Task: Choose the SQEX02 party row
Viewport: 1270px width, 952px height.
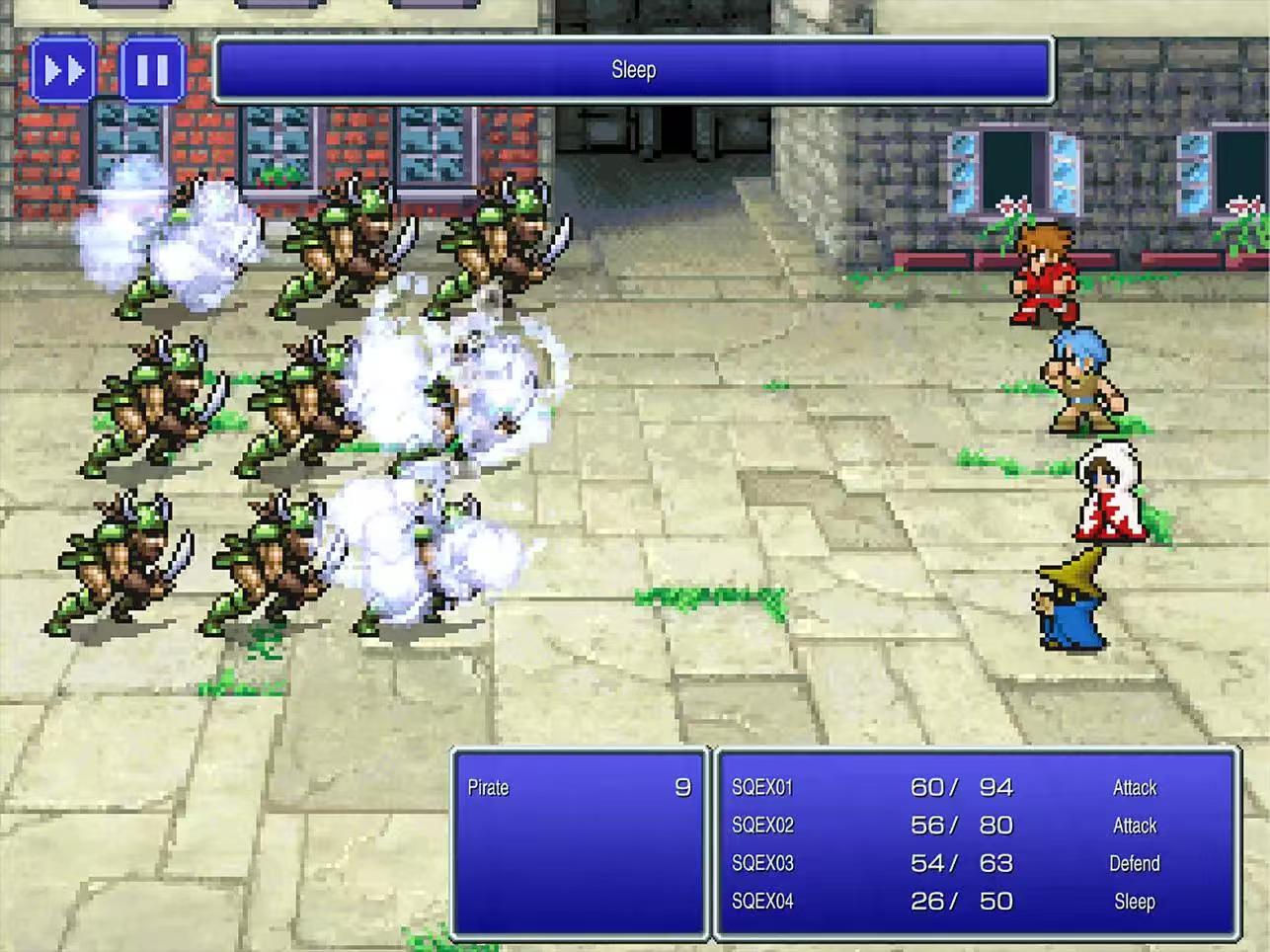Action: point(976,826)
